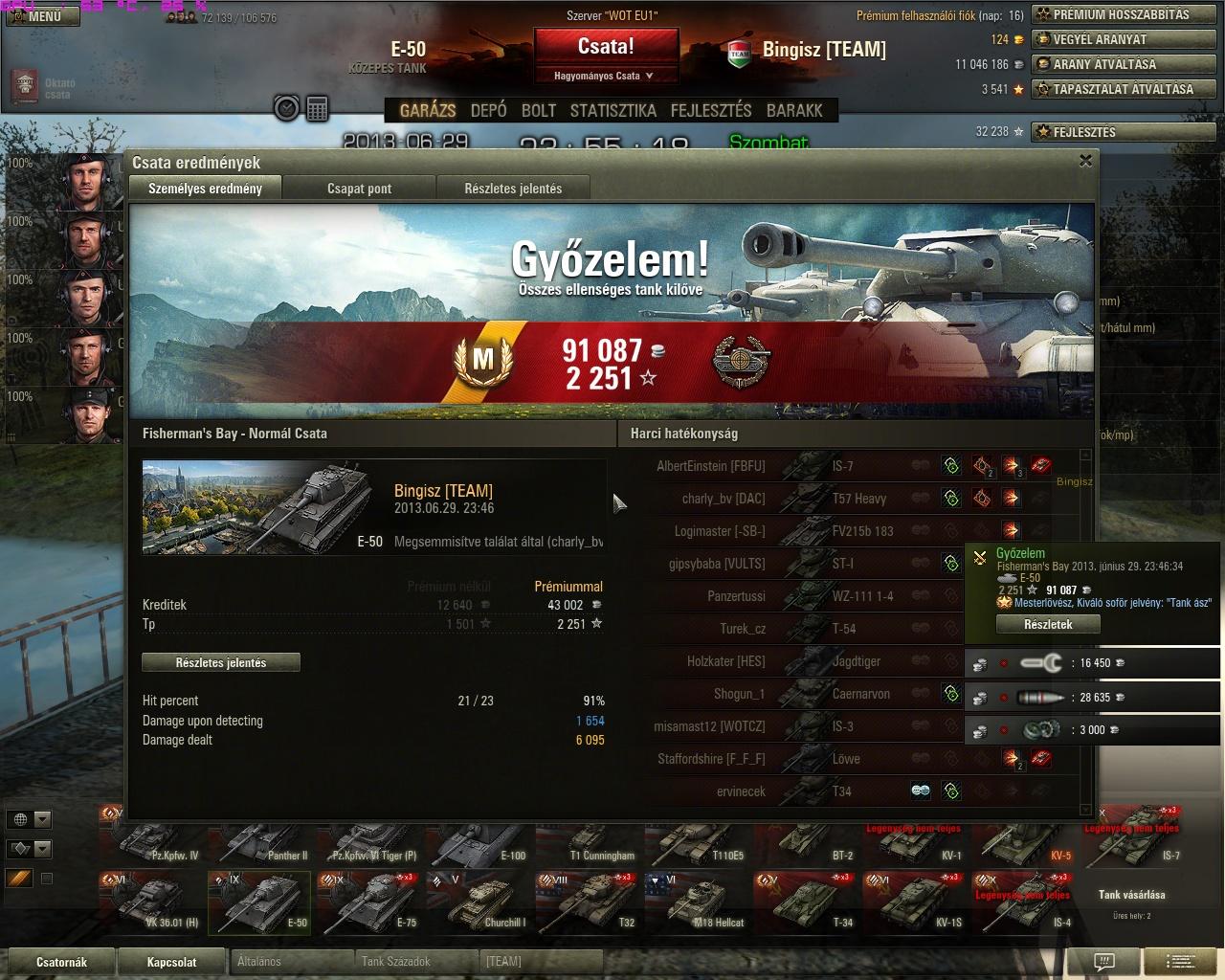1225x980 pixels.
Task: Switch to the DEPÓ section
Action: coord(488,110)
